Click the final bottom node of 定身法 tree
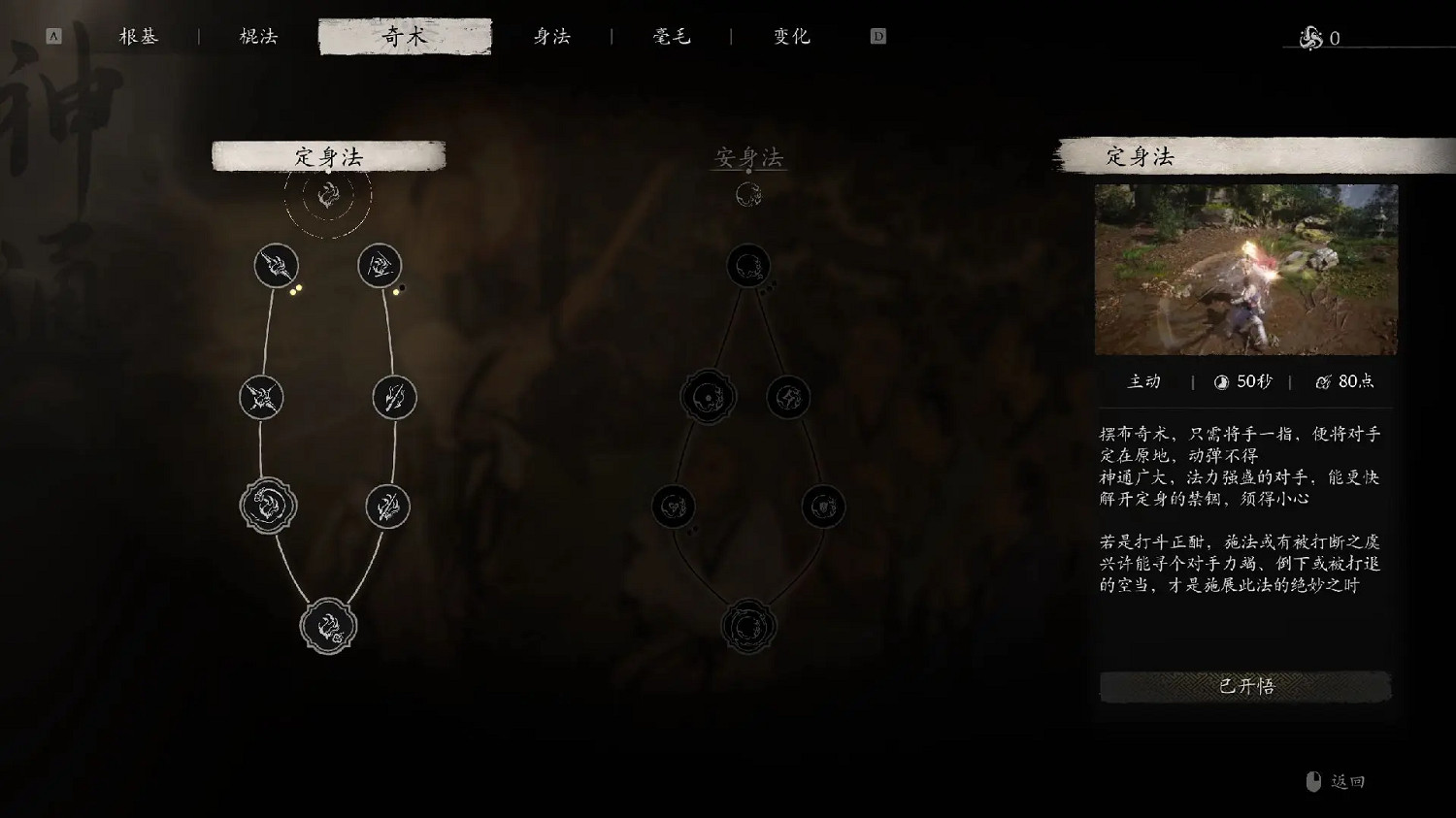Screen dimensions: 1456x818 328,626
